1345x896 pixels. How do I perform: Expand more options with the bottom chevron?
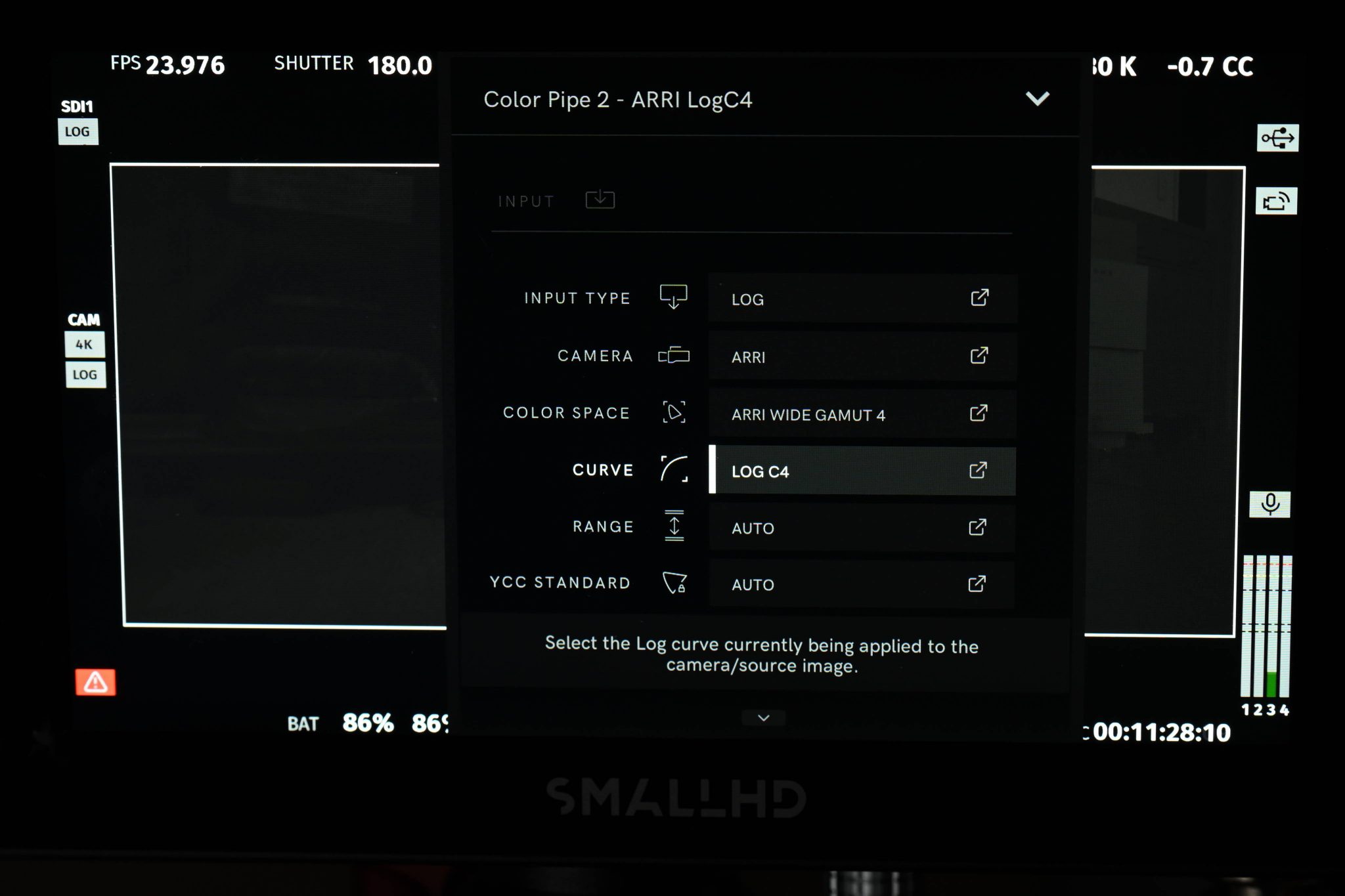tap(762, 717)
